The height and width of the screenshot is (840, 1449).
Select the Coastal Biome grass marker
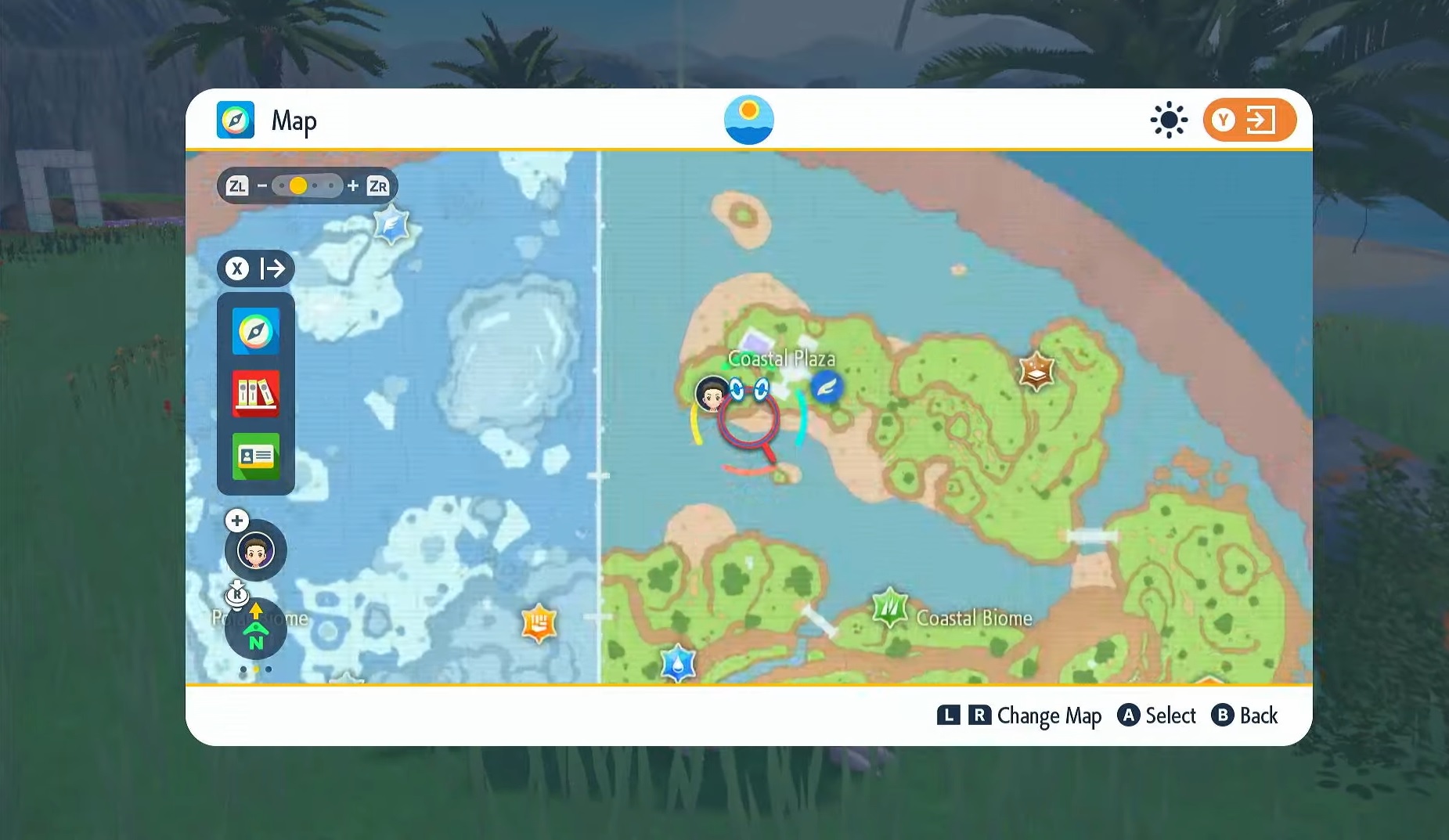click(890, 607)
